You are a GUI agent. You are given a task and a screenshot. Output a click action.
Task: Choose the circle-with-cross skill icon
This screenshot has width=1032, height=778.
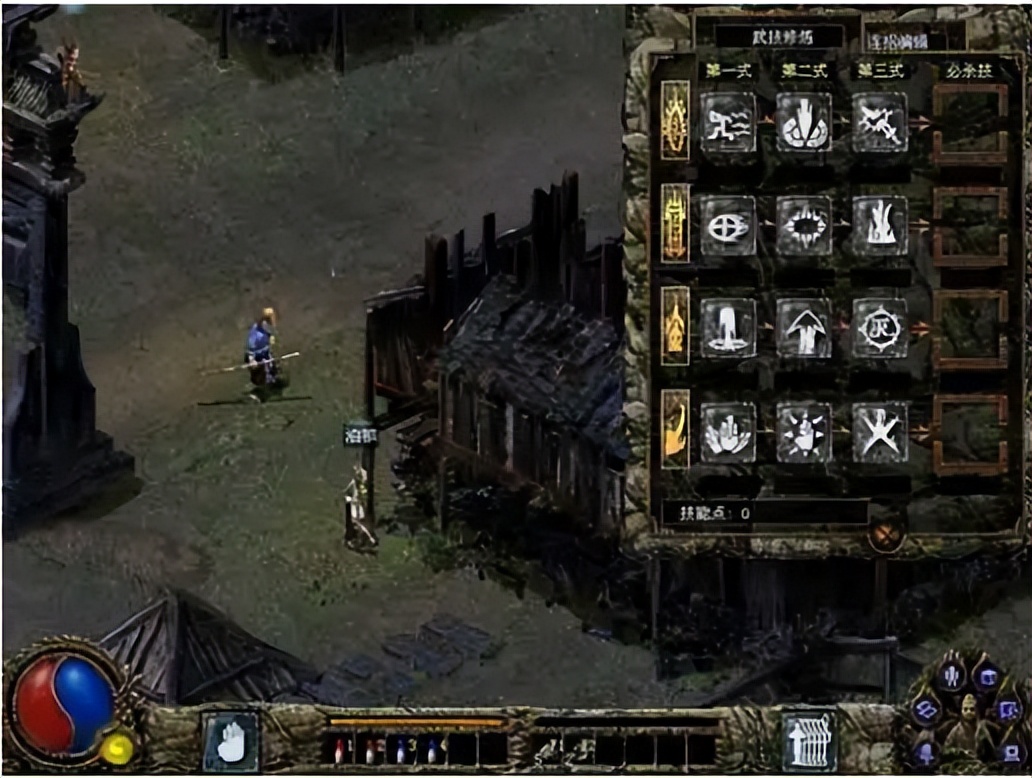[728, 225]
